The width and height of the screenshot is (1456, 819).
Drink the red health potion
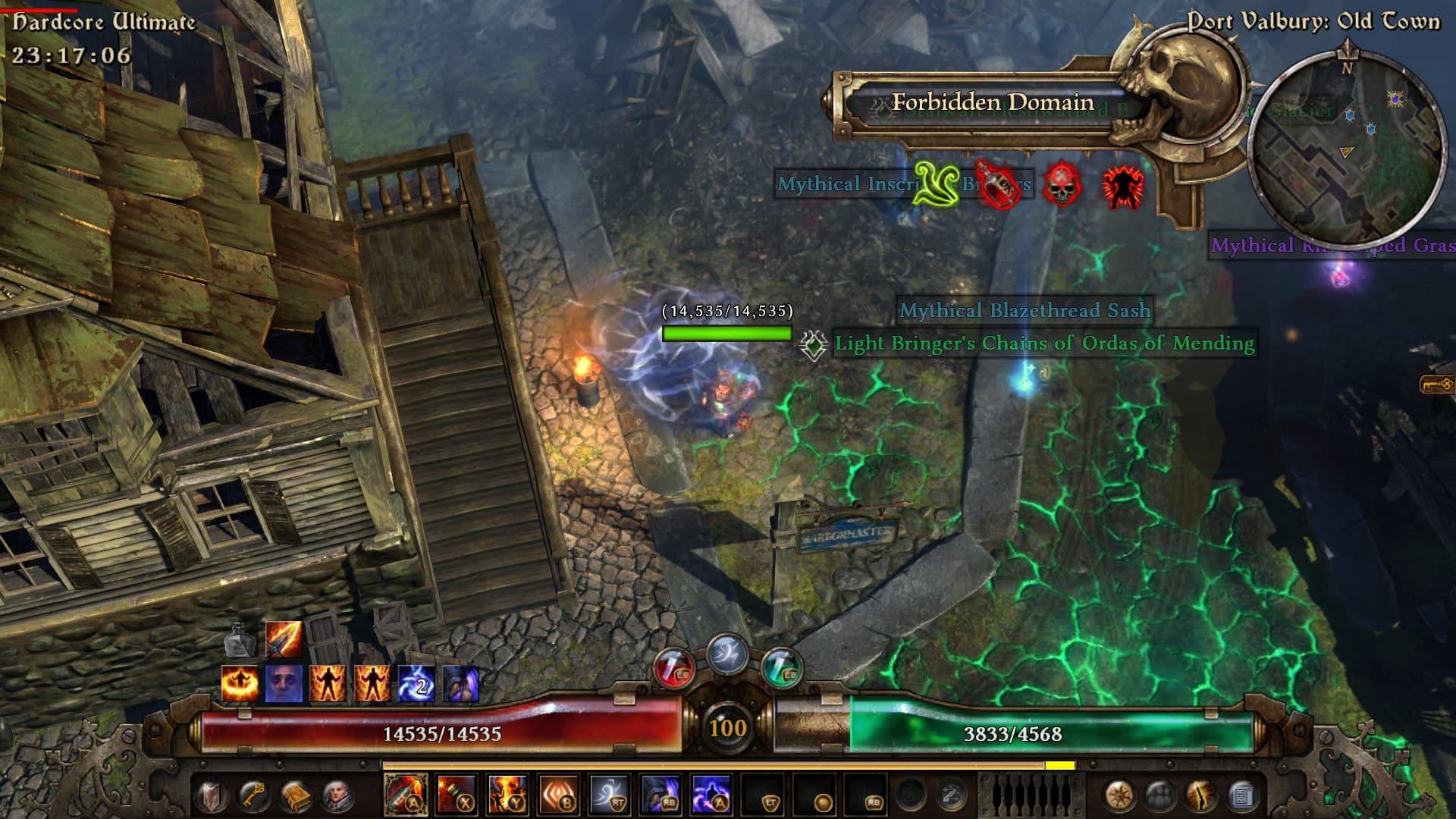(674, 669)
